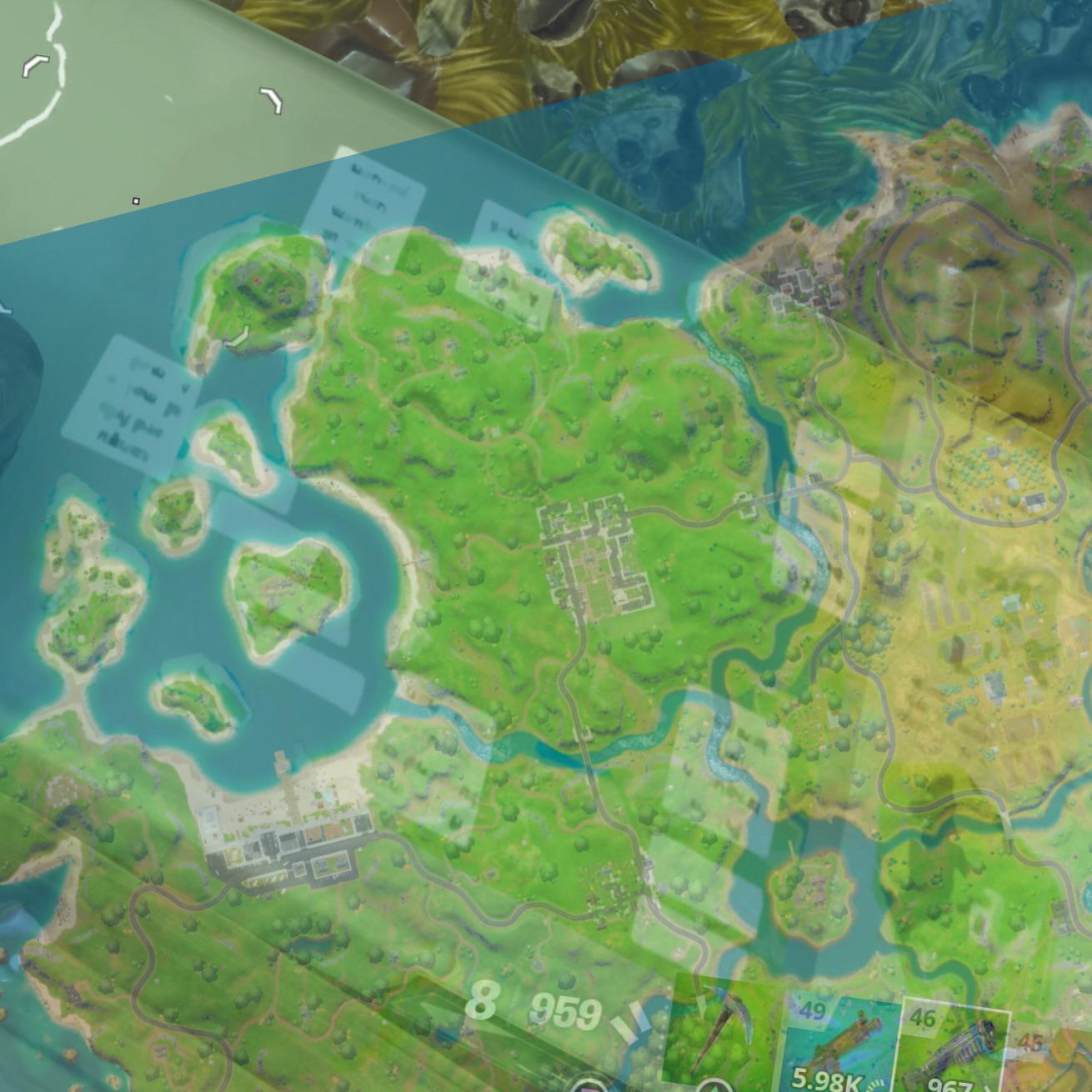1092x1092 pixels.
Task: Click the circular button at the bottom center
Action: [589, 1086]
